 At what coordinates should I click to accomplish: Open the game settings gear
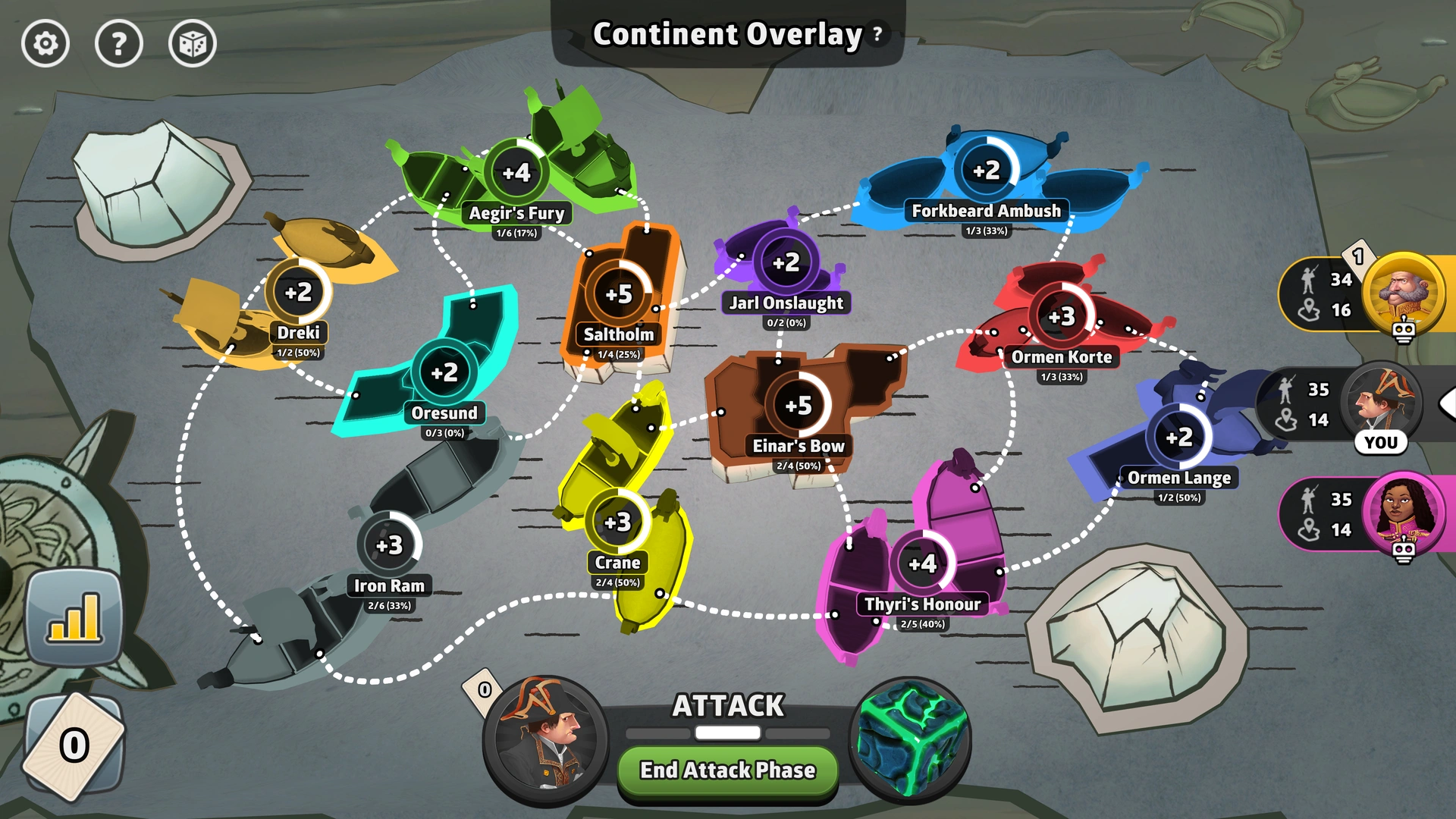[x=45, y=44]
